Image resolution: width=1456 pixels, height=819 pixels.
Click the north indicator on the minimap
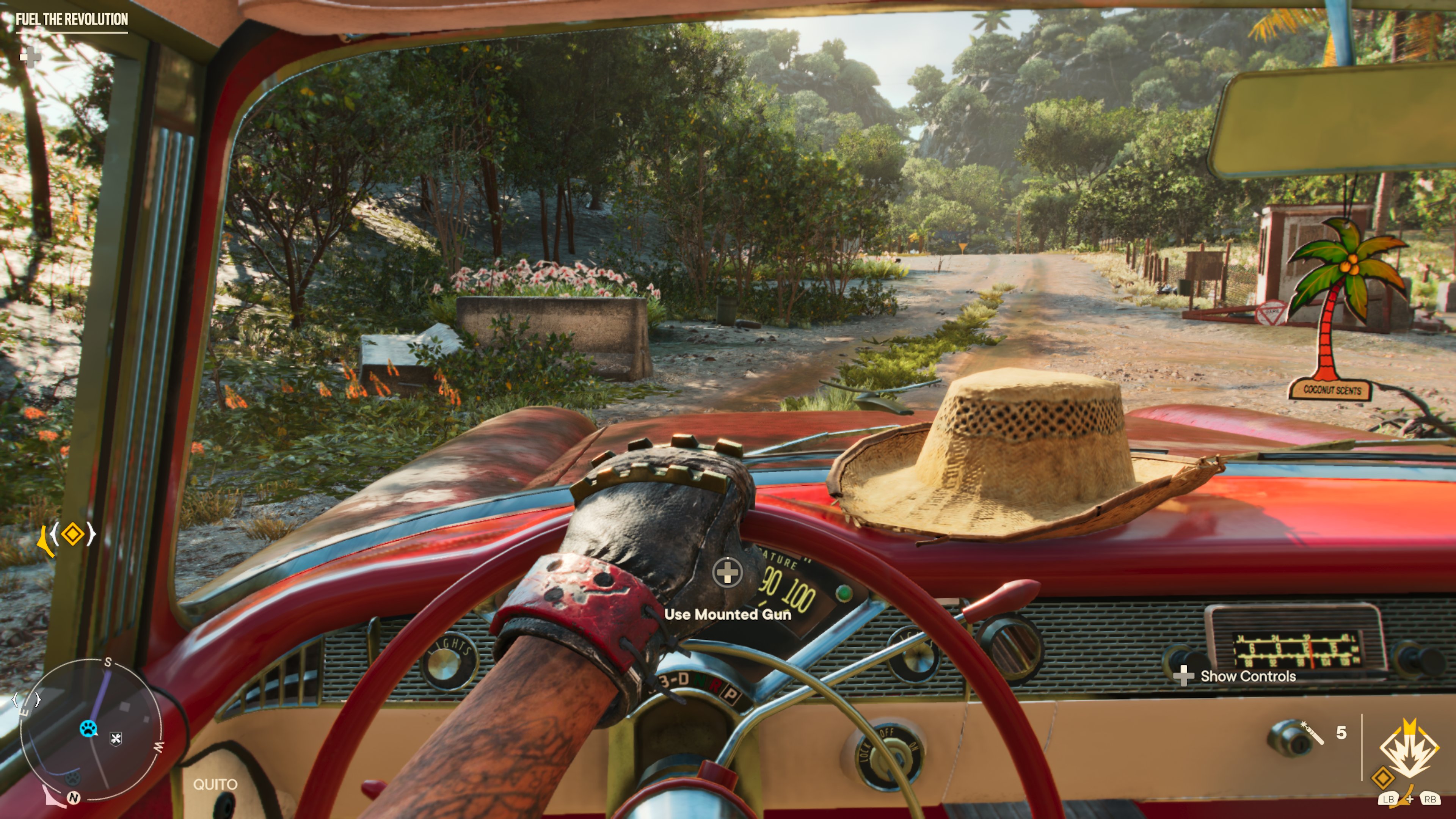point(74,797)
